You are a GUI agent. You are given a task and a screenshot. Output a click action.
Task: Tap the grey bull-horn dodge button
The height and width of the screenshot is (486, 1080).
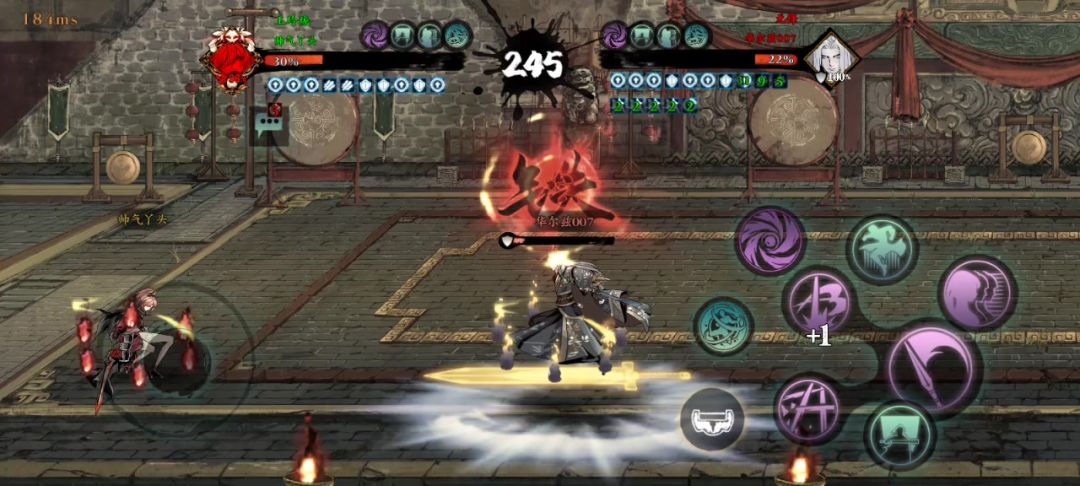(712, 418)
